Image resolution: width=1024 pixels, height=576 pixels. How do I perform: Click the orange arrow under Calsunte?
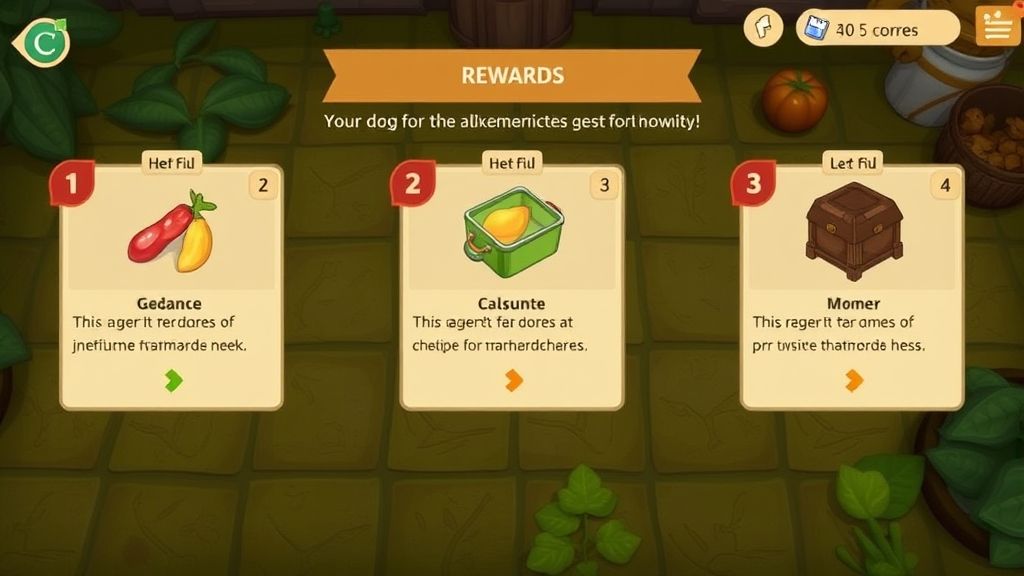click(514, 380)
